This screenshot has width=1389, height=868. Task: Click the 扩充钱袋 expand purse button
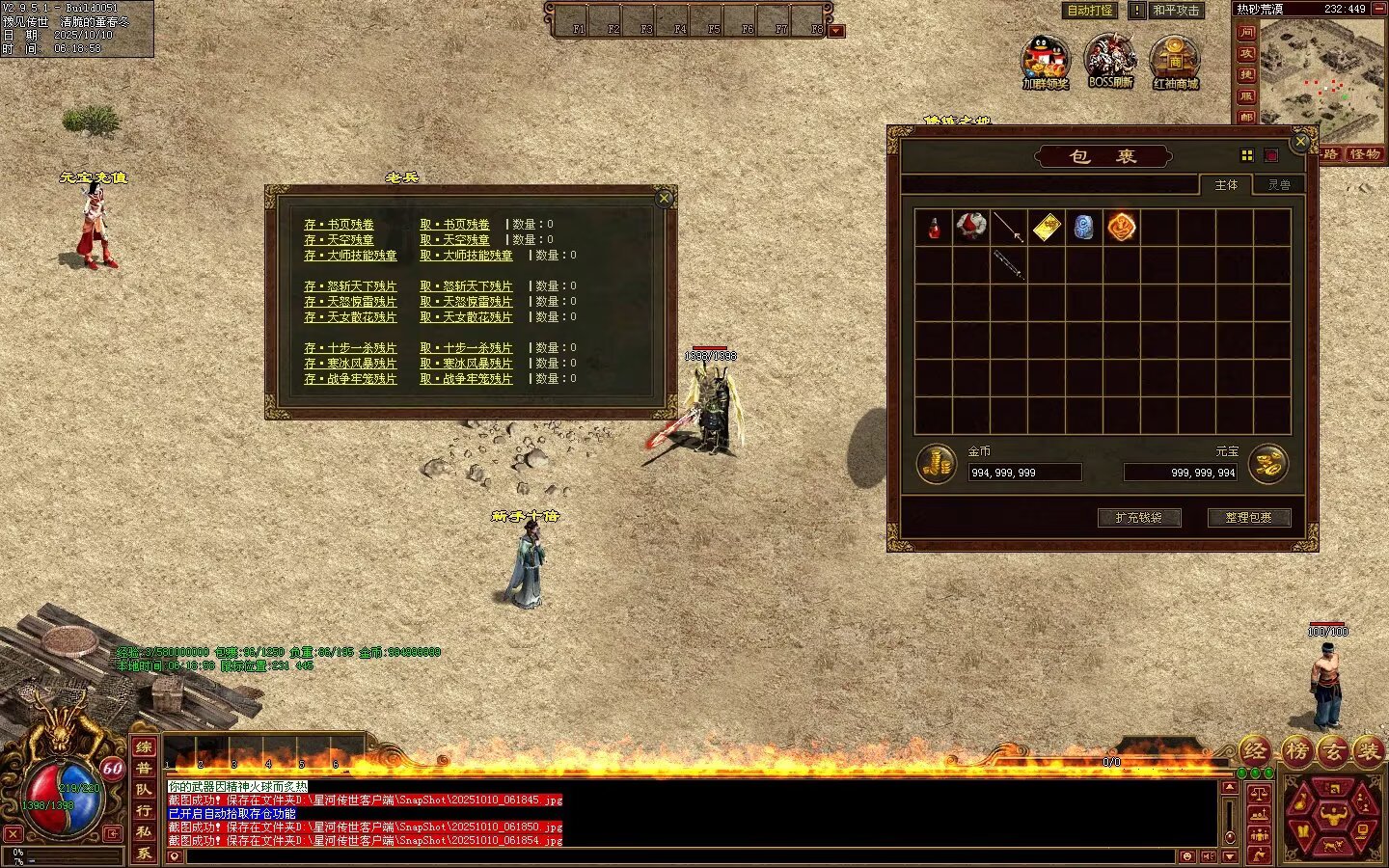coord(1139,518)
